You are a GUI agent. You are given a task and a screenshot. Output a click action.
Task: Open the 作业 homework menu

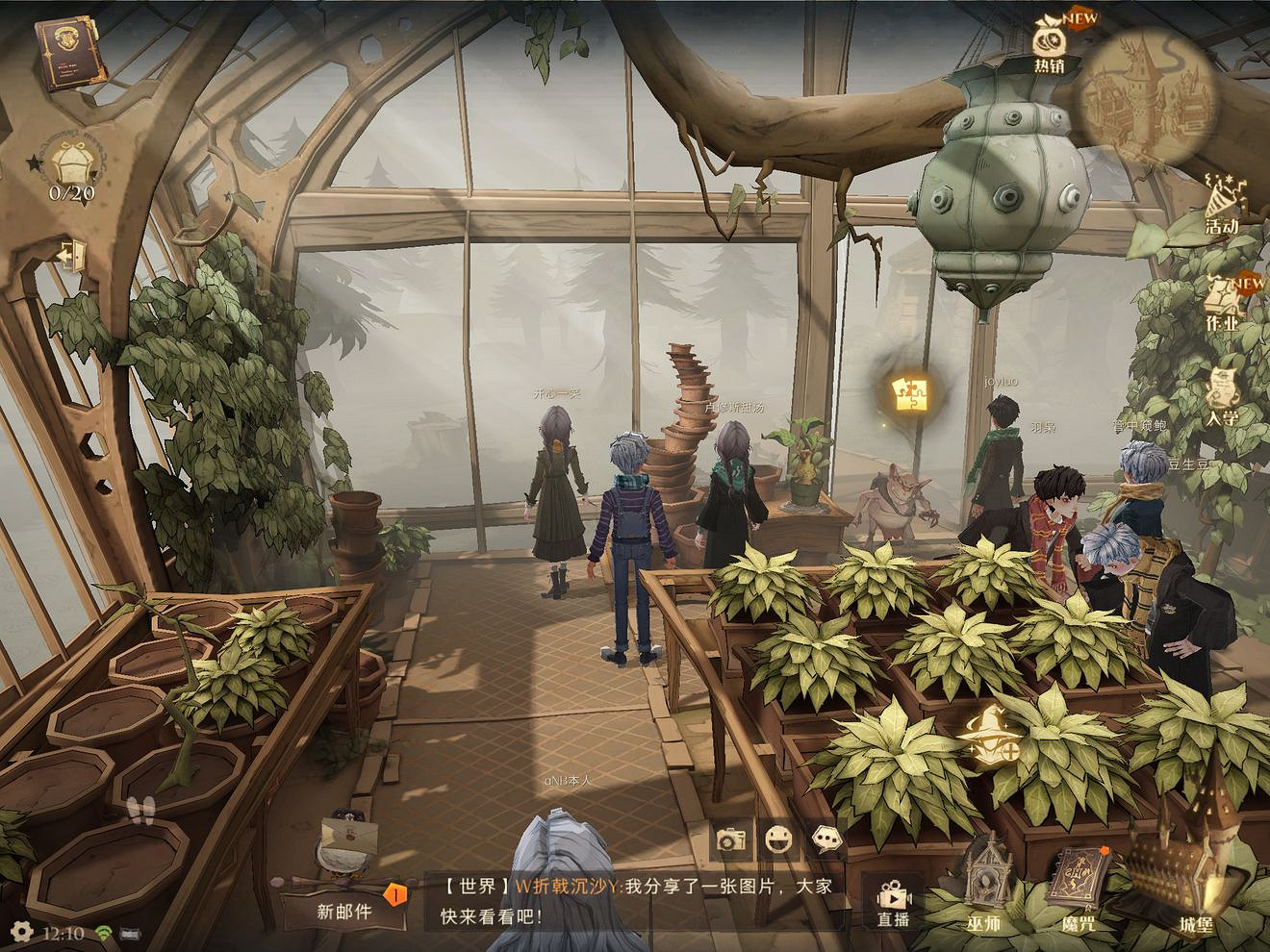pos(1224,302)
